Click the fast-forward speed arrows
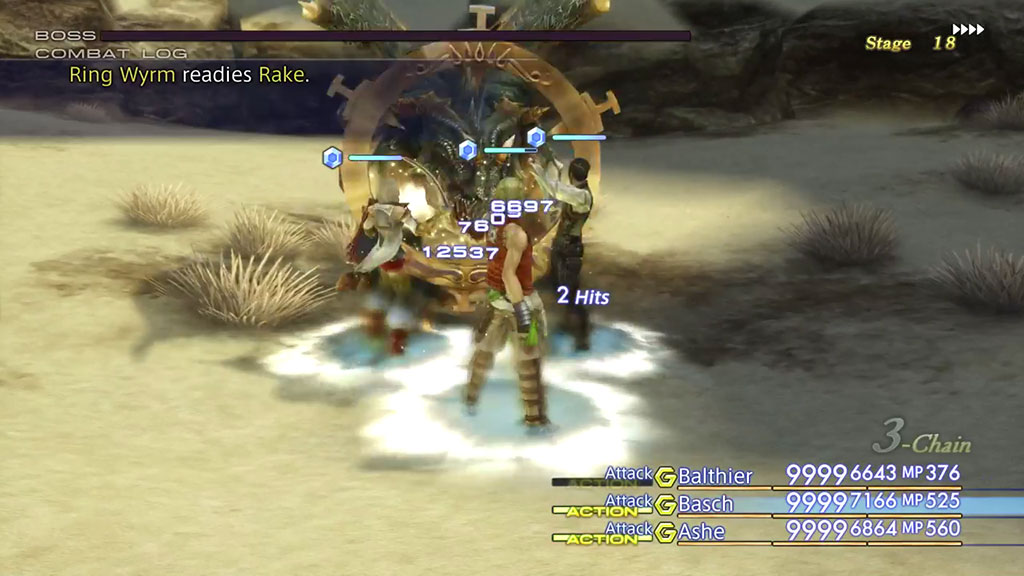This screenshot has height=576, width=1024. [x=968, y=30]
